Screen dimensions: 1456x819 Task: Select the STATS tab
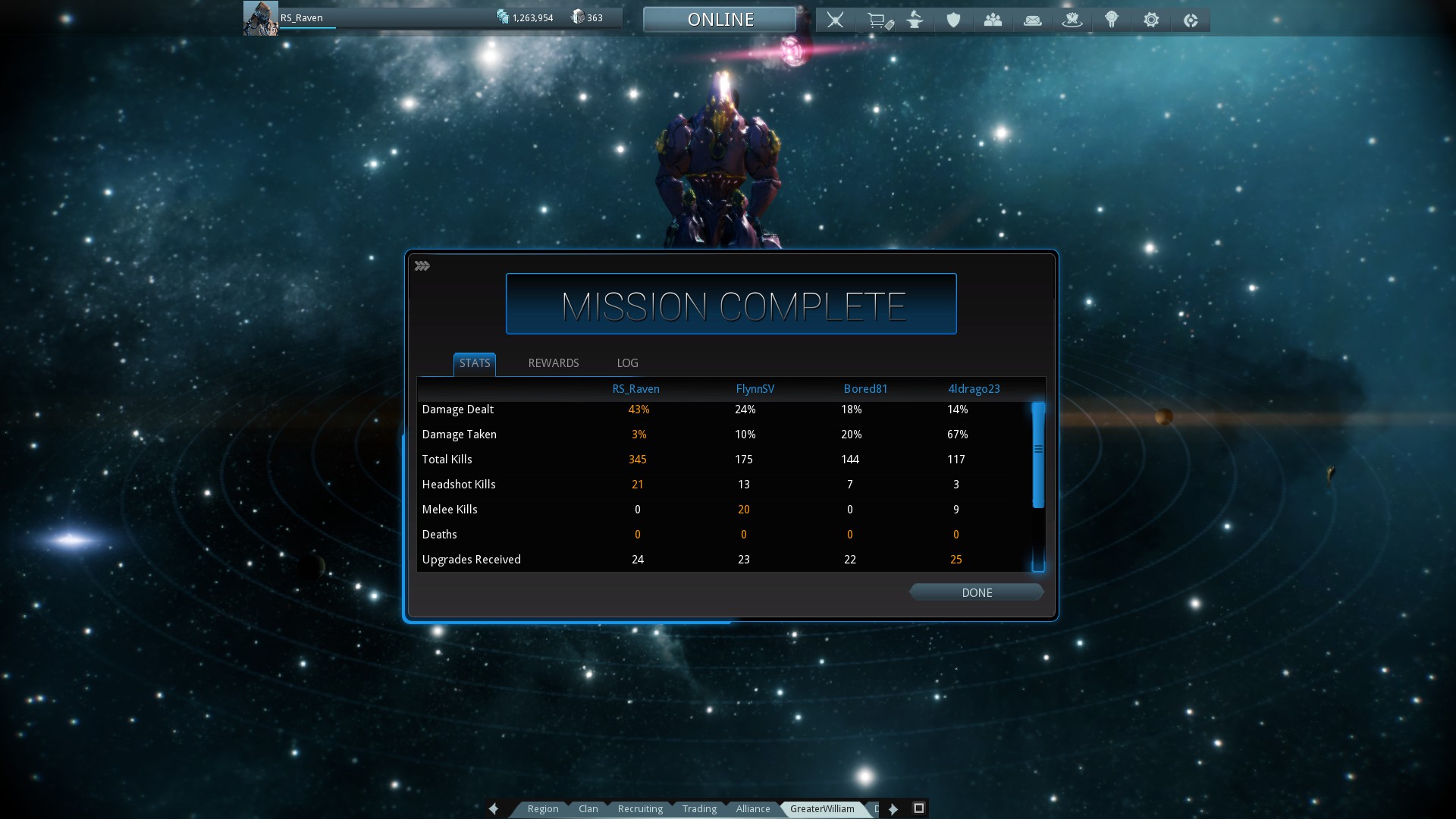pos(475,363)
